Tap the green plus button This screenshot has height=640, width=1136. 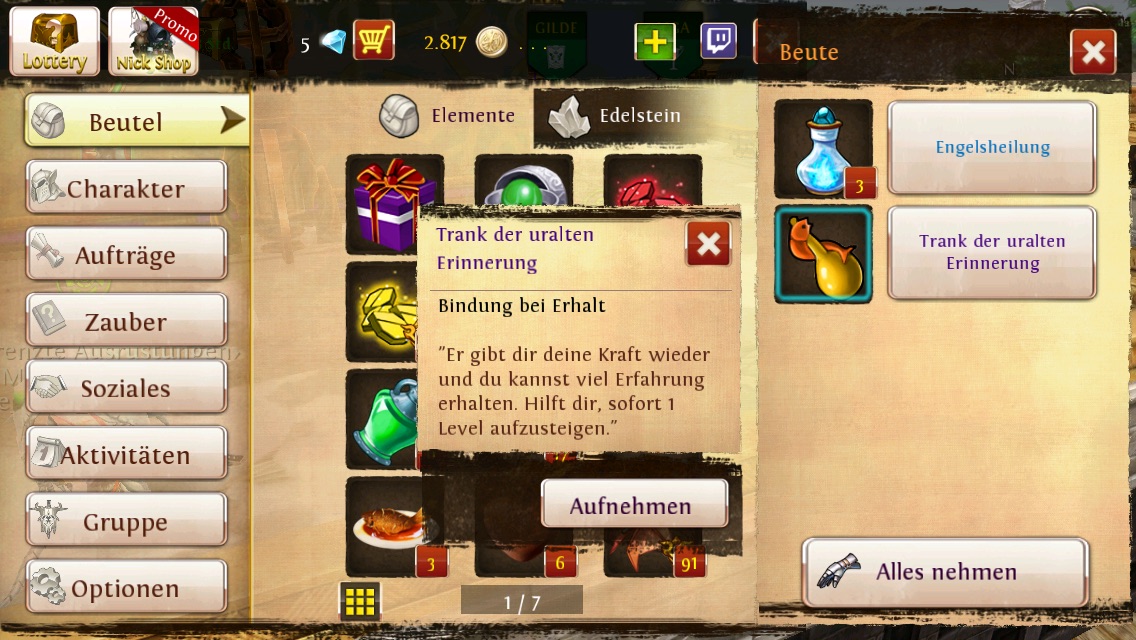point(654,42)
